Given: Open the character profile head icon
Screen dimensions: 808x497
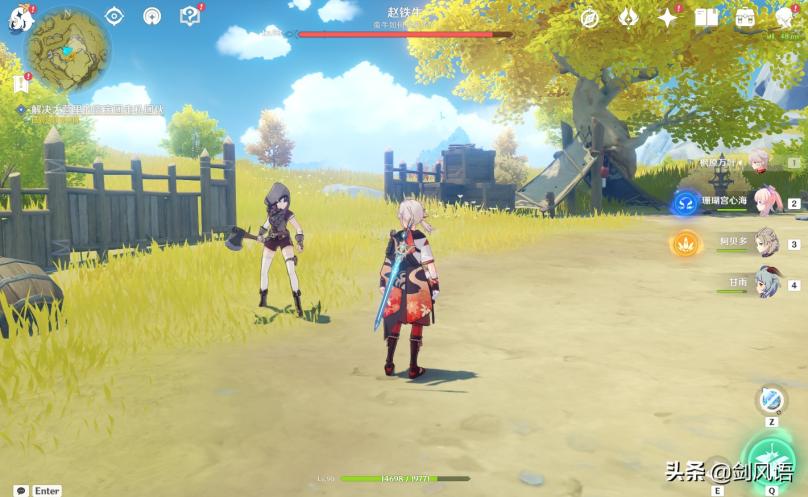Looking at the screenshot, I should pos(785,17).
